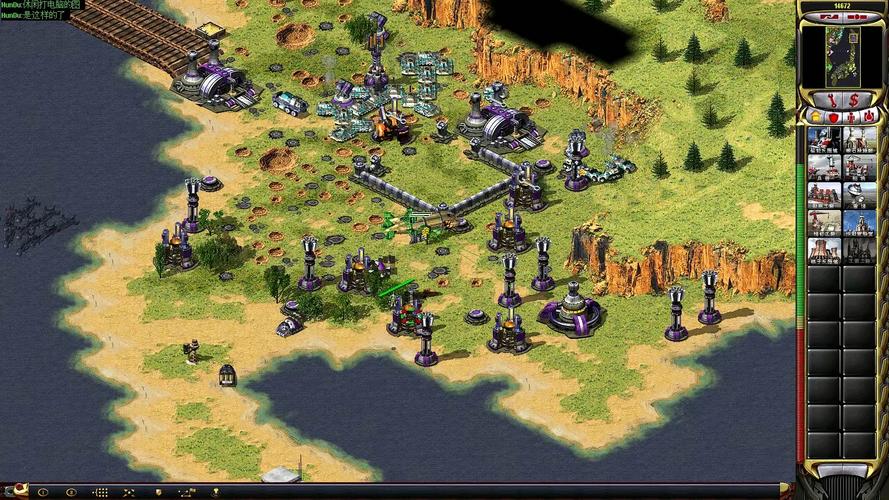The width and height of the screenshot is (889, 500).
Task: Select team one button on command bar
Action: point(42,492)
